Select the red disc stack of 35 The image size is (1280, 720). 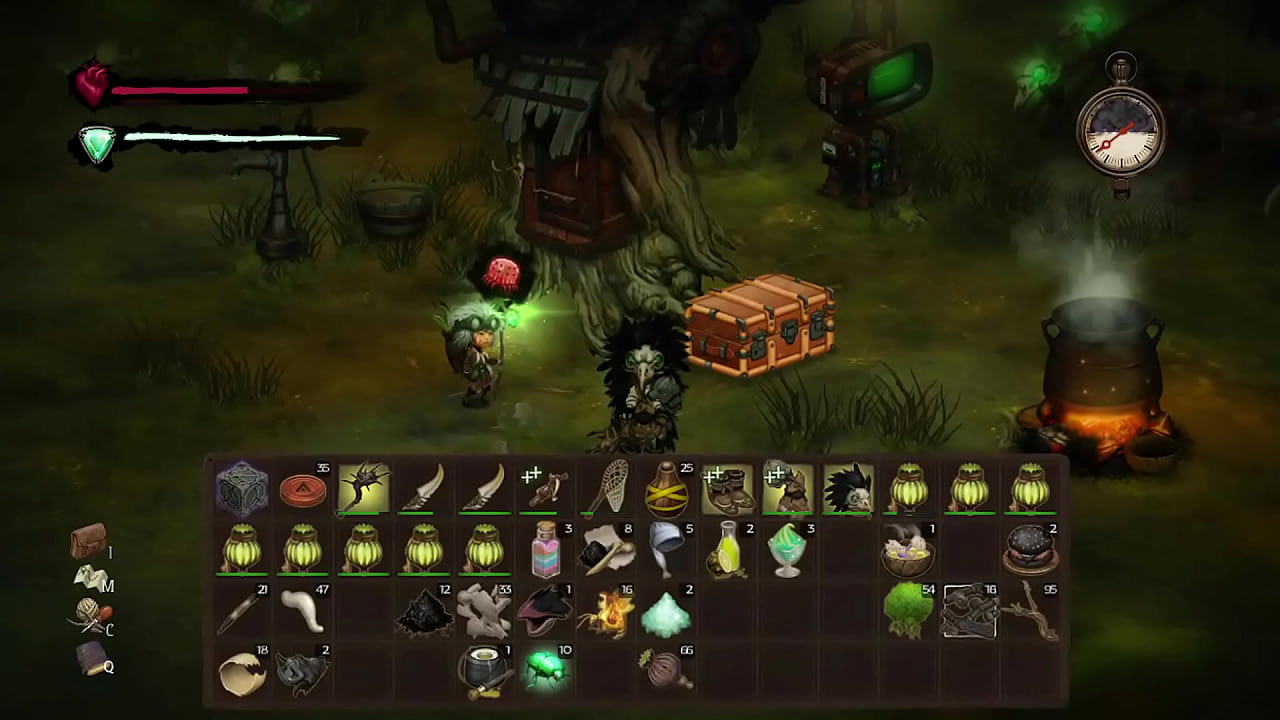coord(303,489)
